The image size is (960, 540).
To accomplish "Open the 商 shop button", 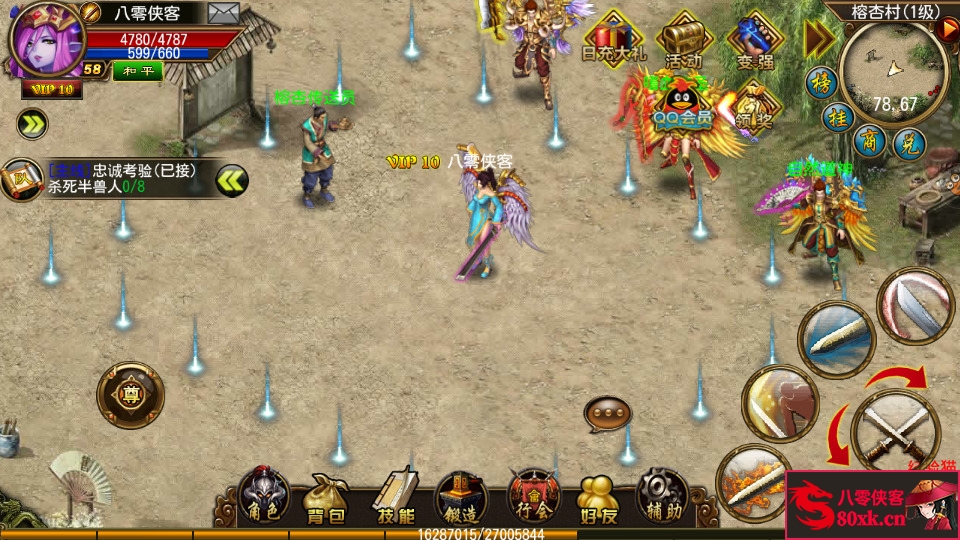I will pos(872,139).
